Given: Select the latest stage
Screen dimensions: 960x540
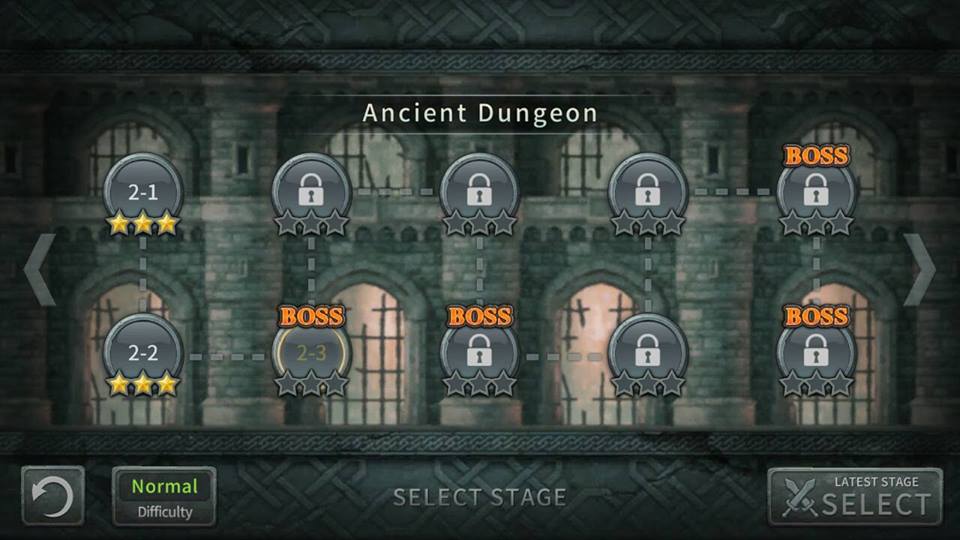Looking at the screenshot, I should [855, 497].
